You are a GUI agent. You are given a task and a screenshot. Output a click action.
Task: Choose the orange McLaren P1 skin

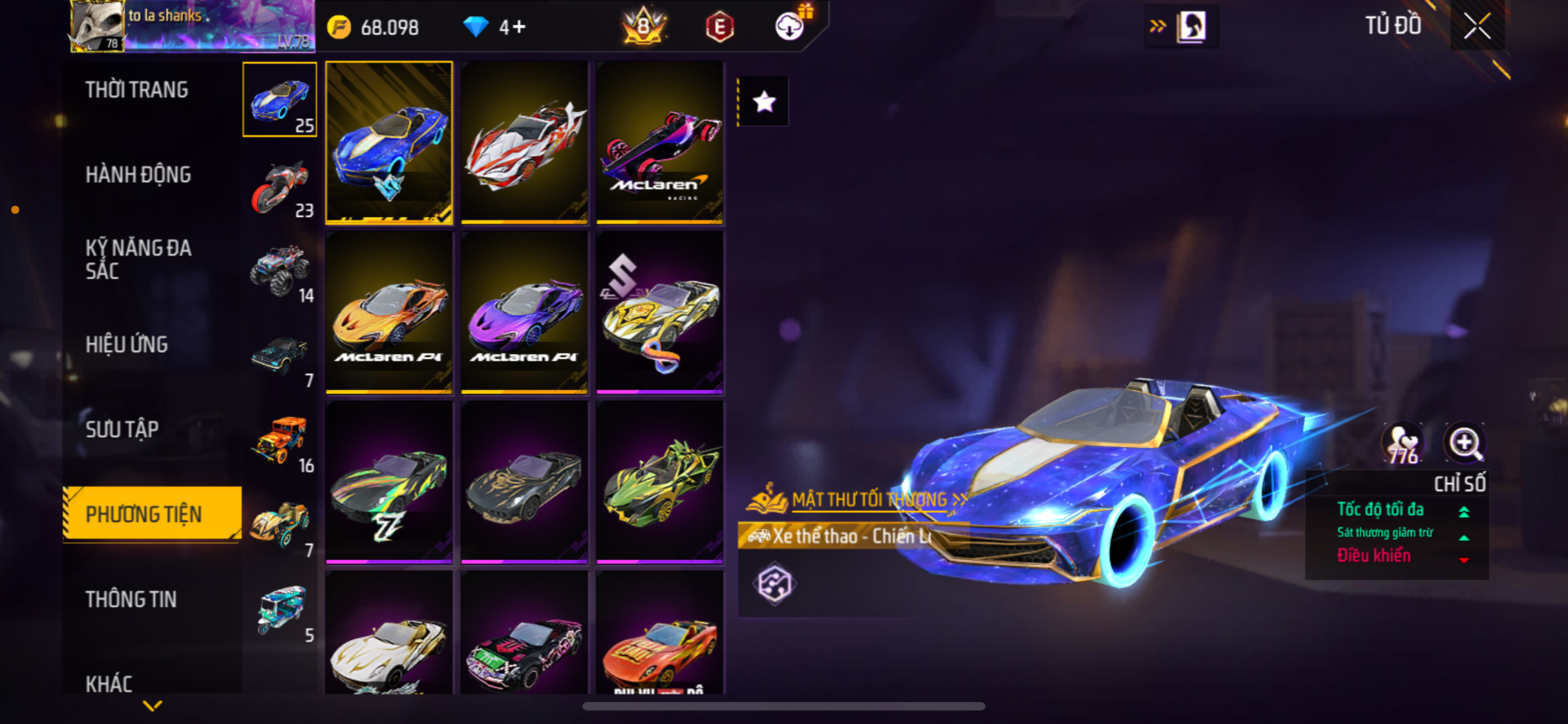390,313
